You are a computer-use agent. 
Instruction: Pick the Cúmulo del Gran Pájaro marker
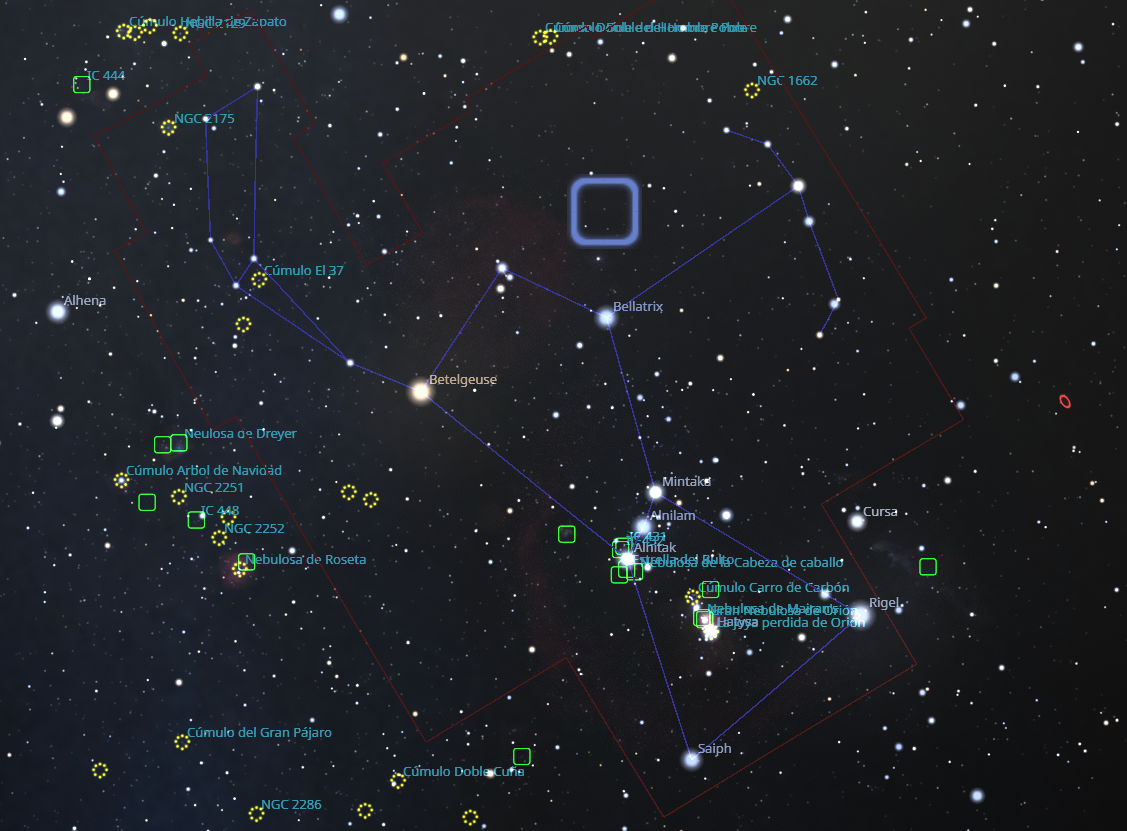(182, 742)
